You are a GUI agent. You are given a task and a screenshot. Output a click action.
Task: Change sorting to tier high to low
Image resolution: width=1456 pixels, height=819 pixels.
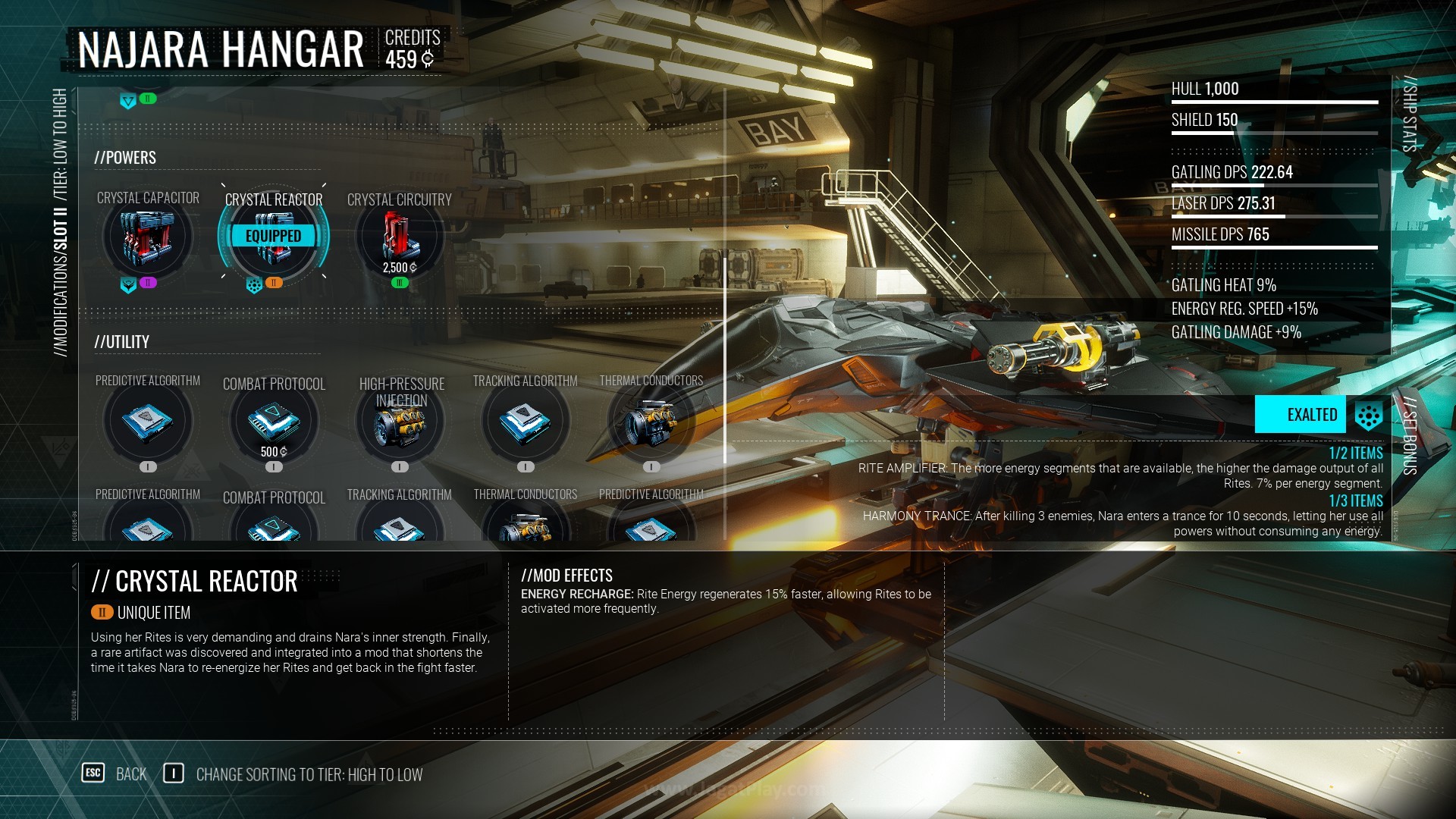click(x=294, y=774)
